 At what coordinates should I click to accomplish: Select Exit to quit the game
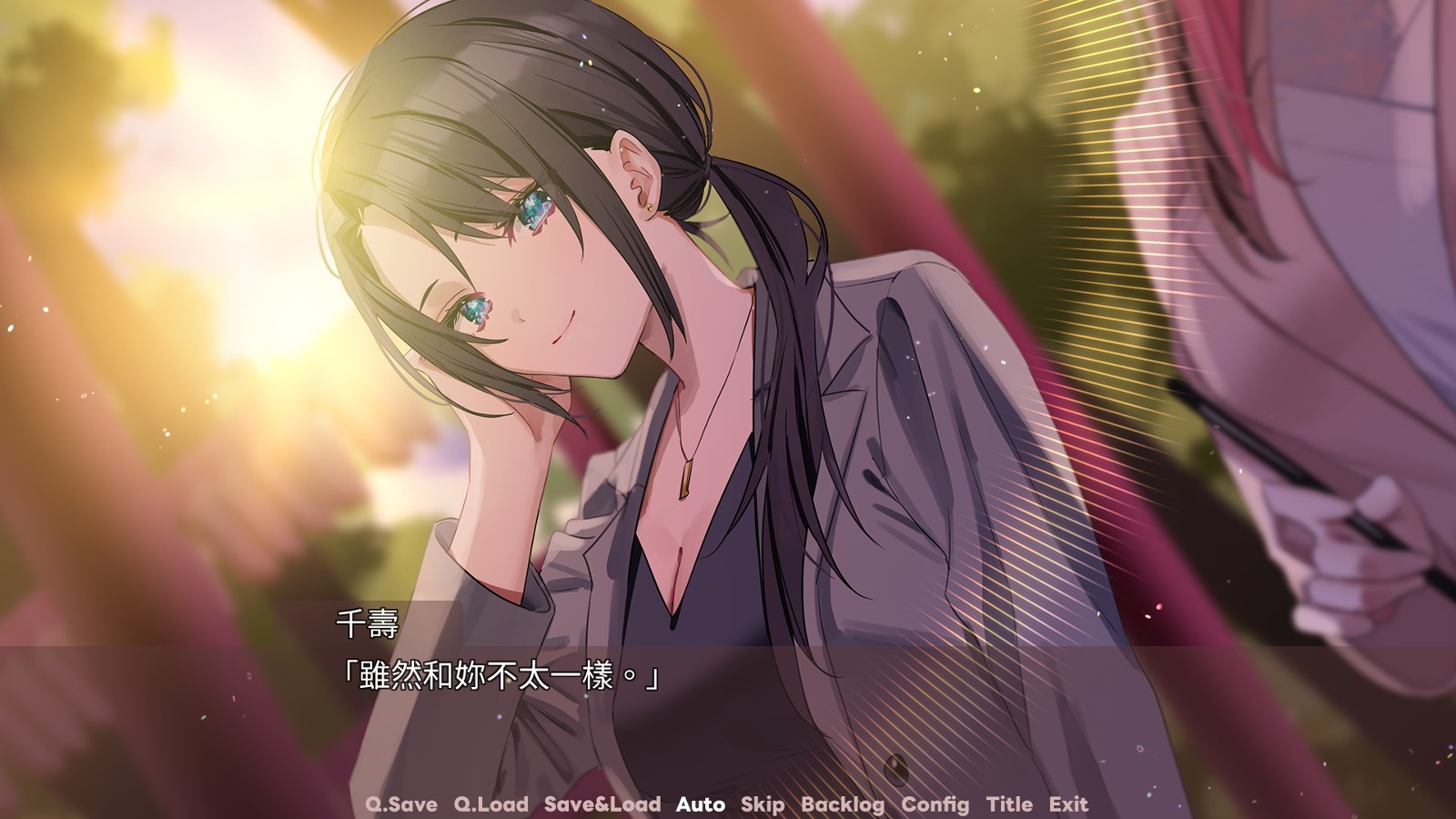pyautogui.click(x=1067, y=804)
